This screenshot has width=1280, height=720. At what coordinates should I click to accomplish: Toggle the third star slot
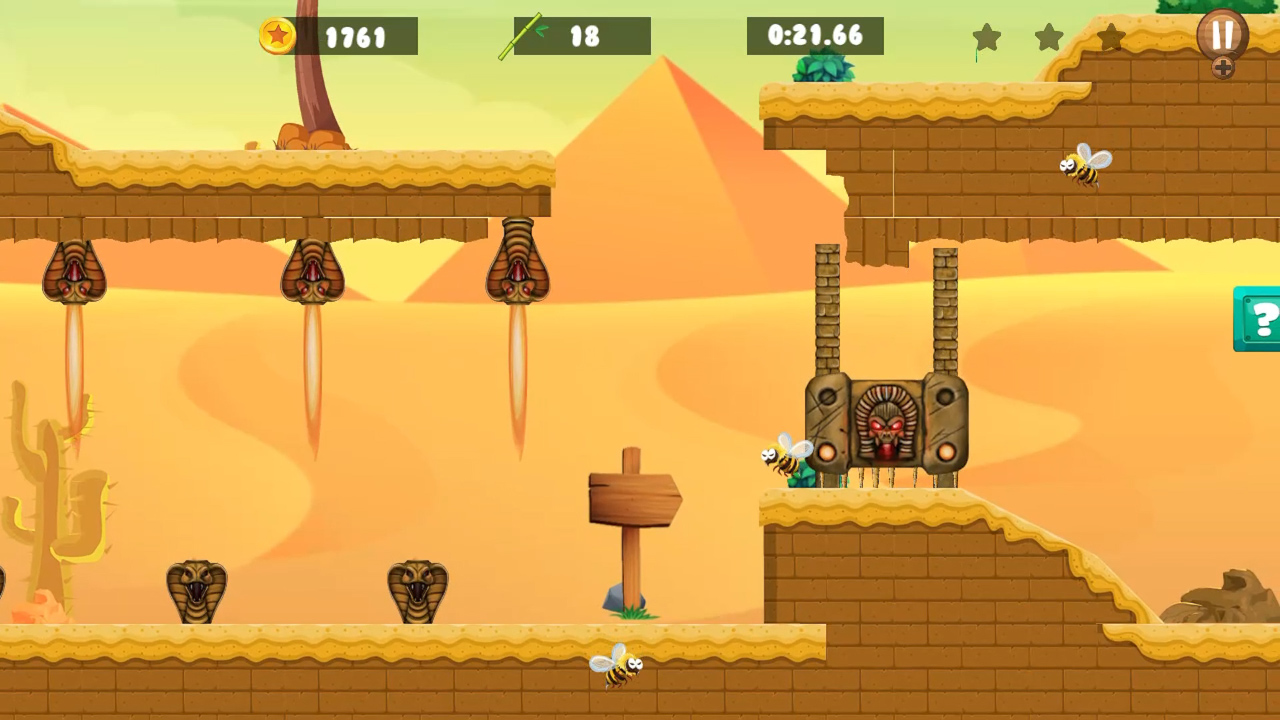click(1111, 37)
